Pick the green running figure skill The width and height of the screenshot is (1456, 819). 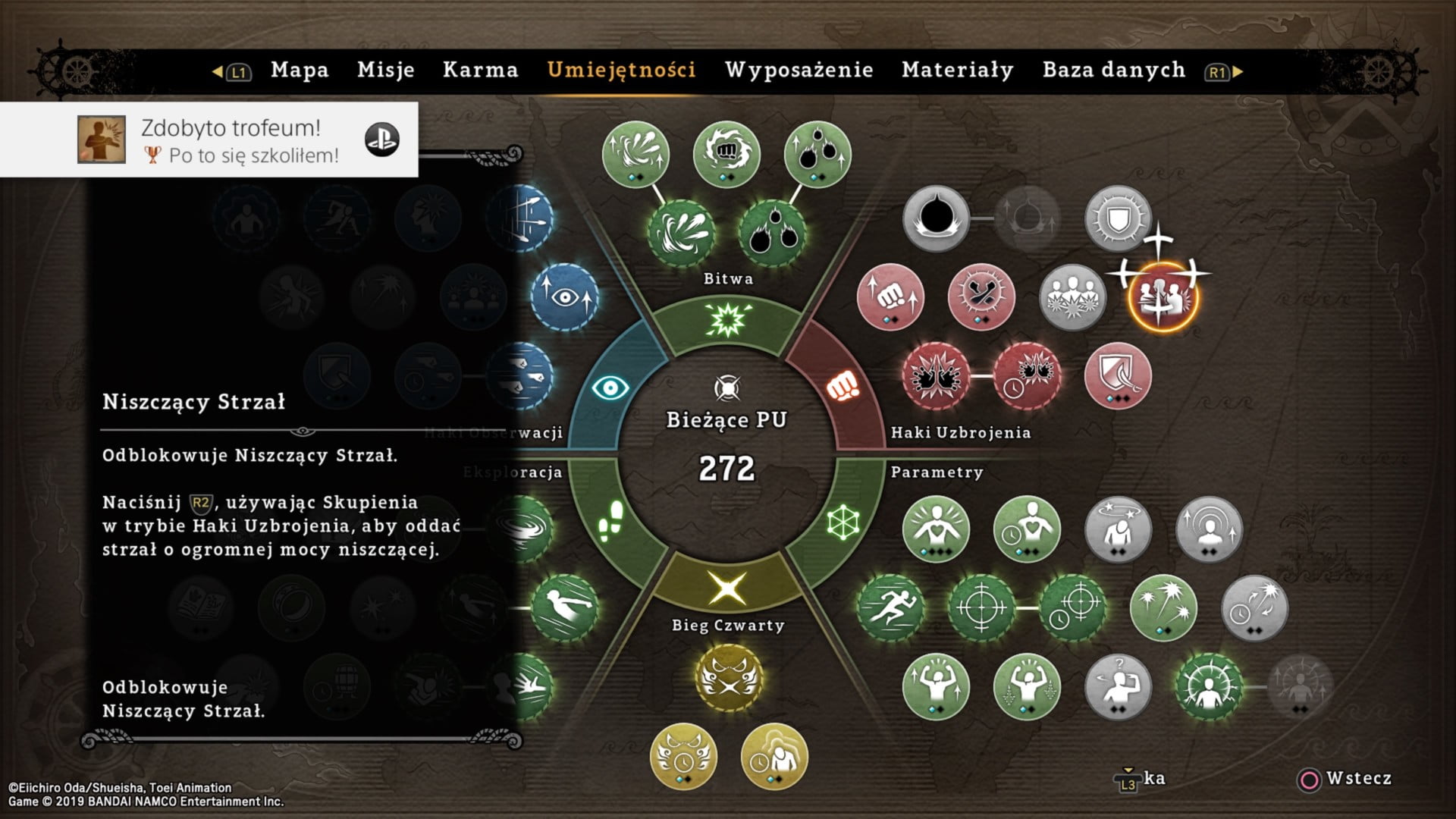pos(890,607)
